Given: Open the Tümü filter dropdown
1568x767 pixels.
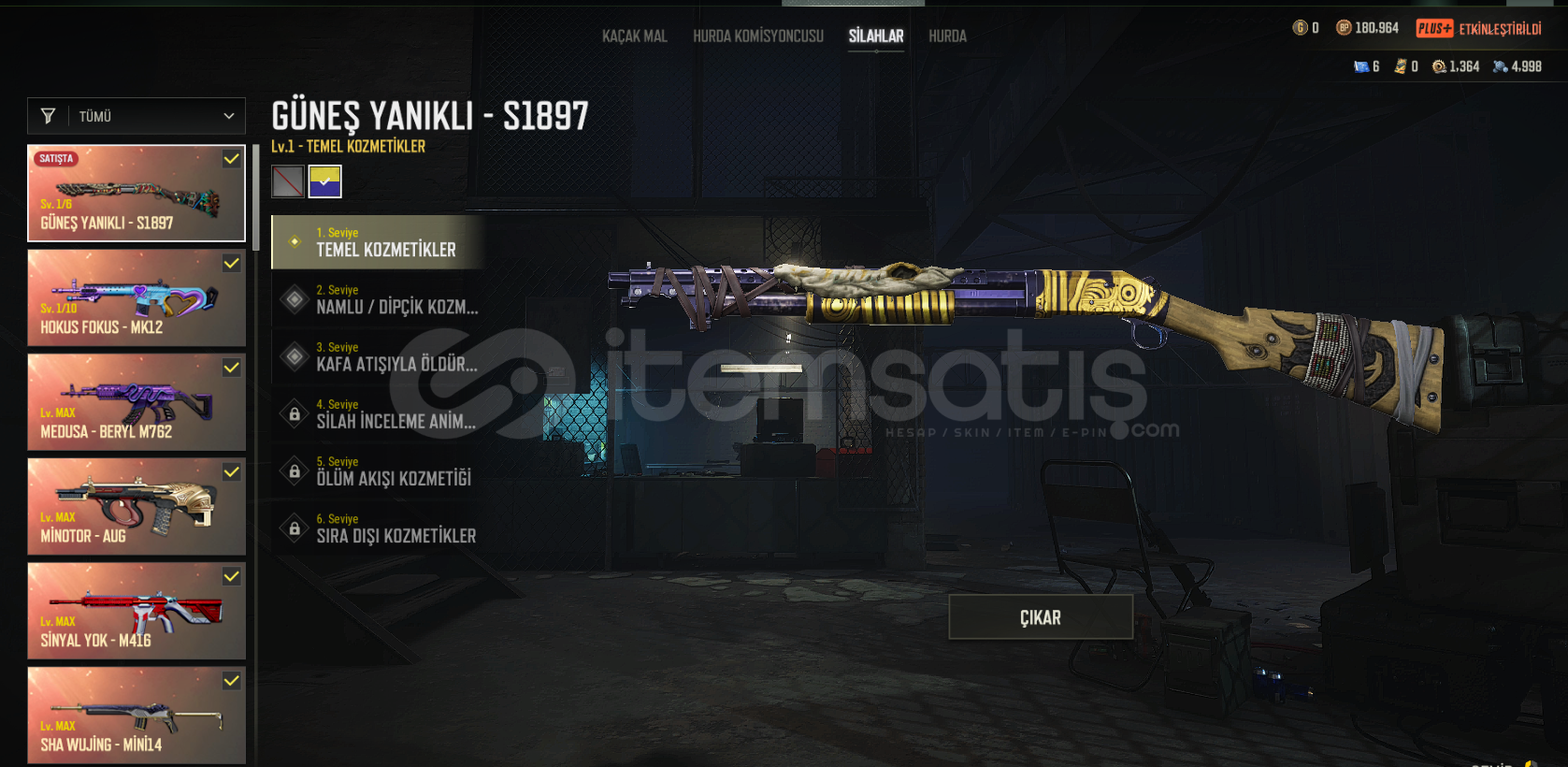Looking at the screenshot, I should point(137,116).
